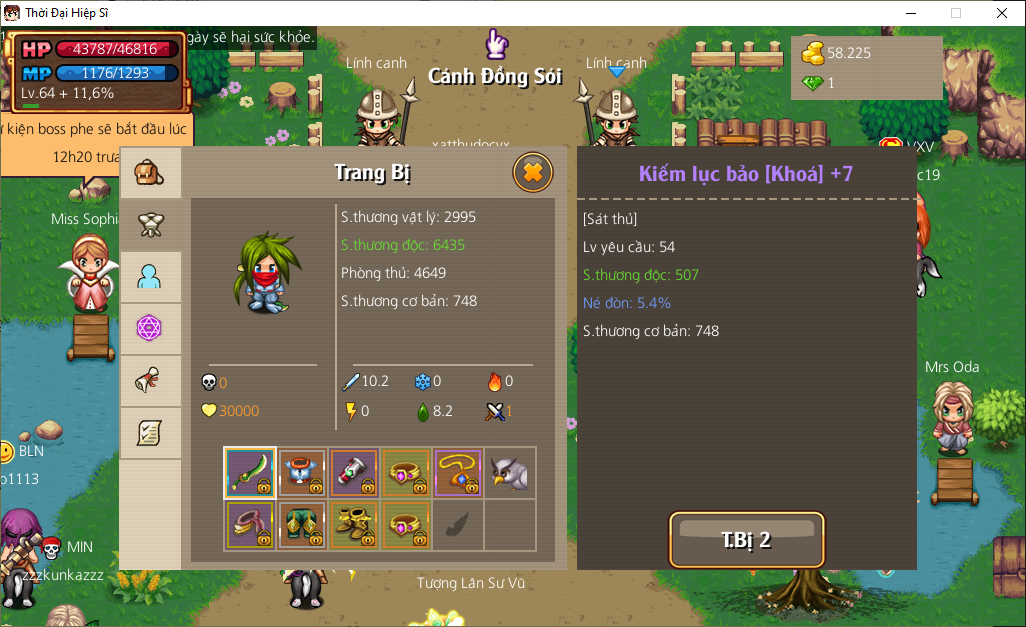
Task: Select the pink belt slot
Action: [250, 524]
